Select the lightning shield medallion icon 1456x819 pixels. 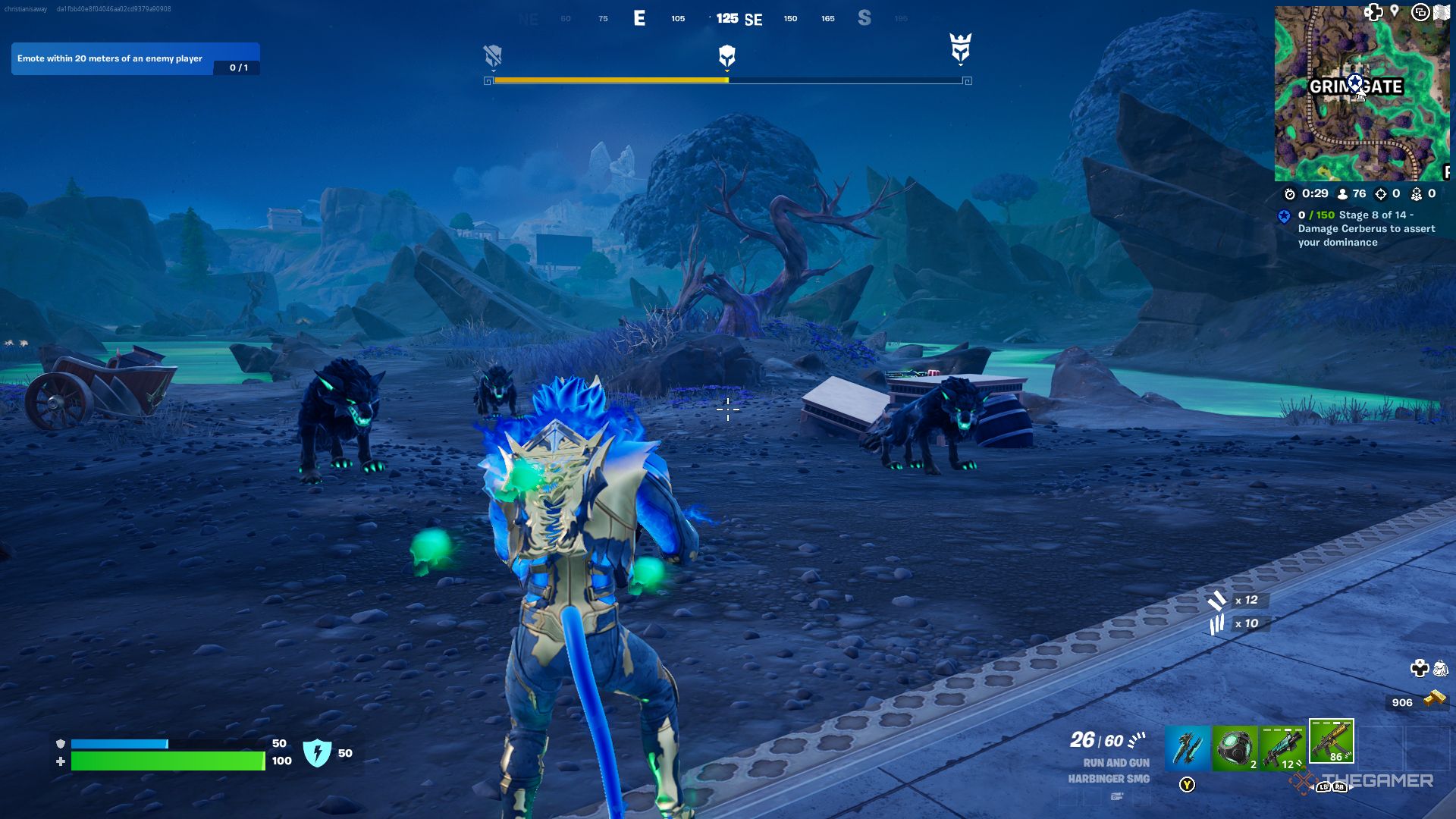click(x=317, y=753)
